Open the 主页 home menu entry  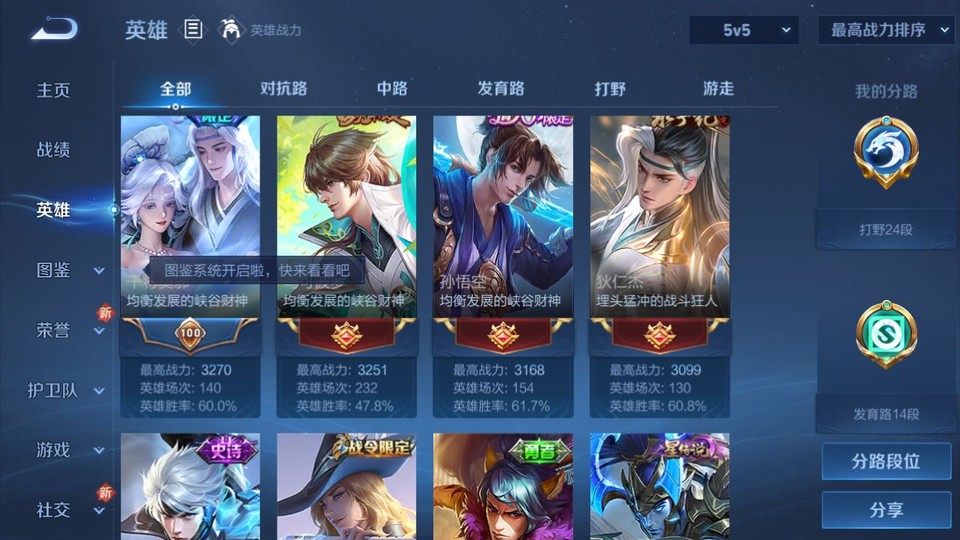pyautogui.click(x=54, y=90)
